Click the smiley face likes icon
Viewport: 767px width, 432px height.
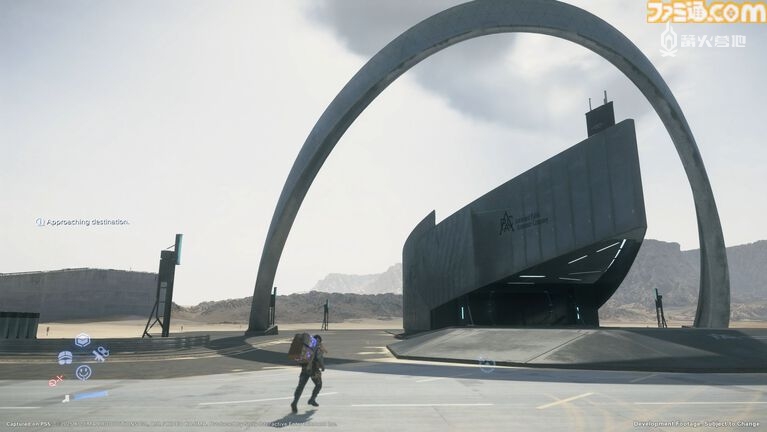83,372
